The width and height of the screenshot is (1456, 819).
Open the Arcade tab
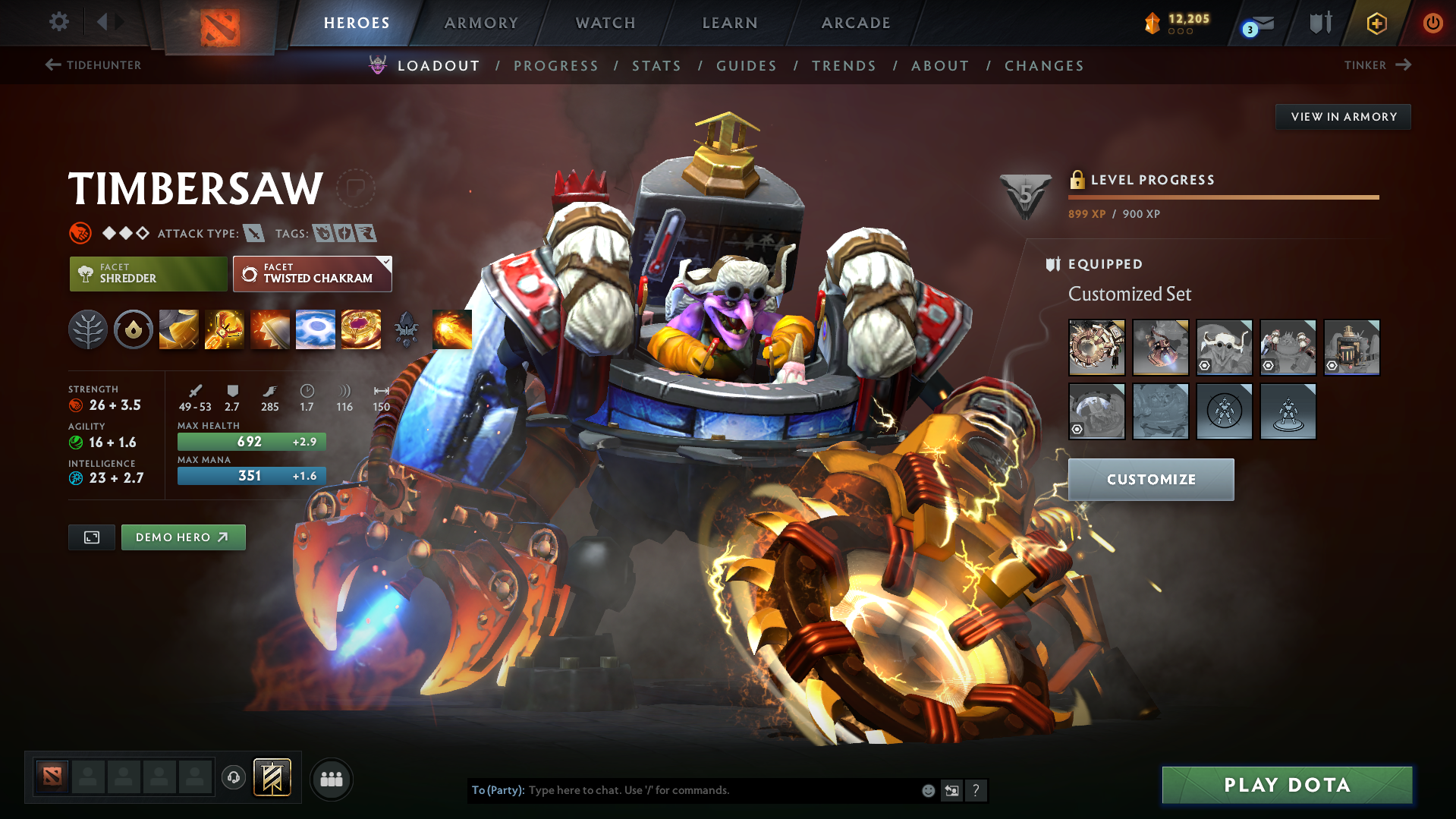coord(856,23)
